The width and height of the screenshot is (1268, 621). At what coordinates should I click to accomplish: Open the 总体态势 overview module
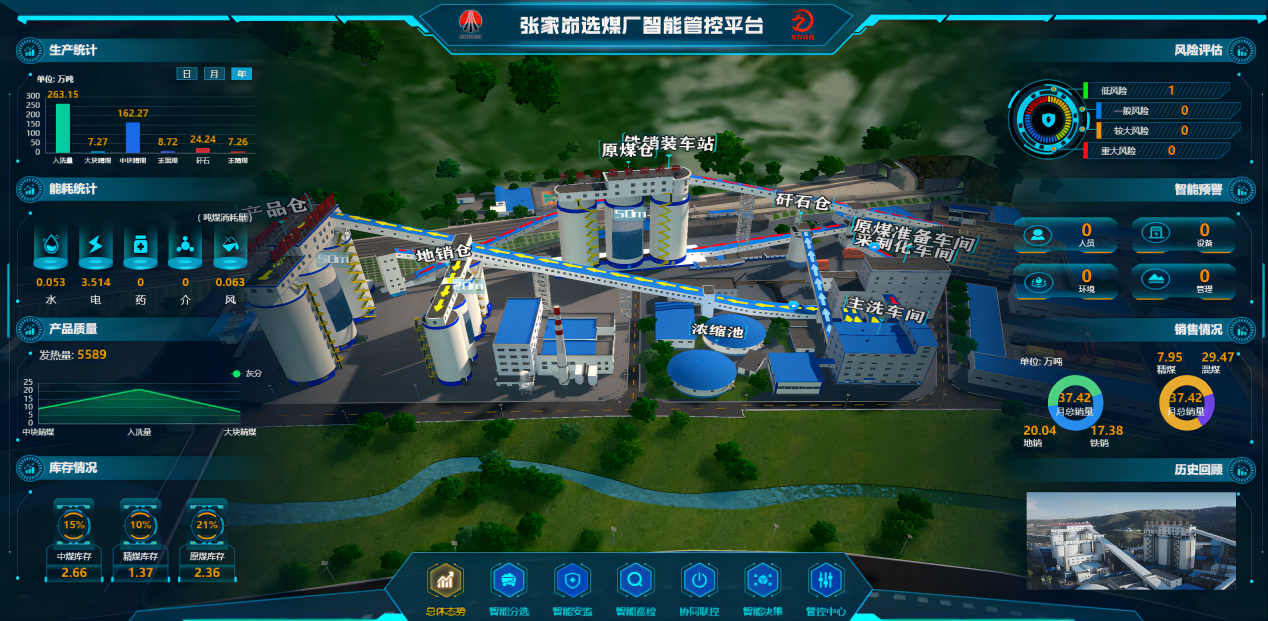446,580
